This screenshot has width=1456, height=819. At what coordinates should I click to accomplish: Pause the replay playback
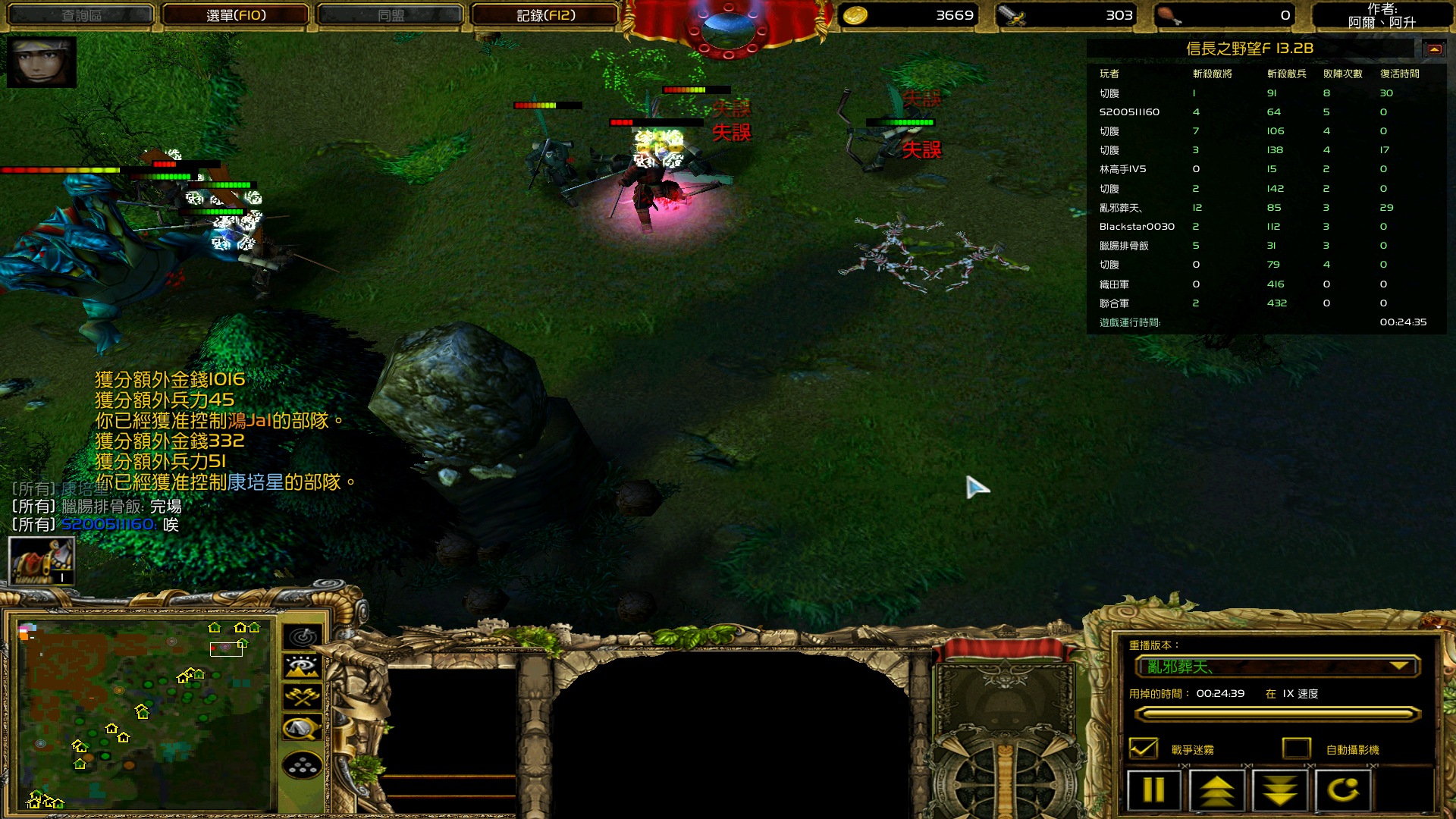tap(1153, 790)
